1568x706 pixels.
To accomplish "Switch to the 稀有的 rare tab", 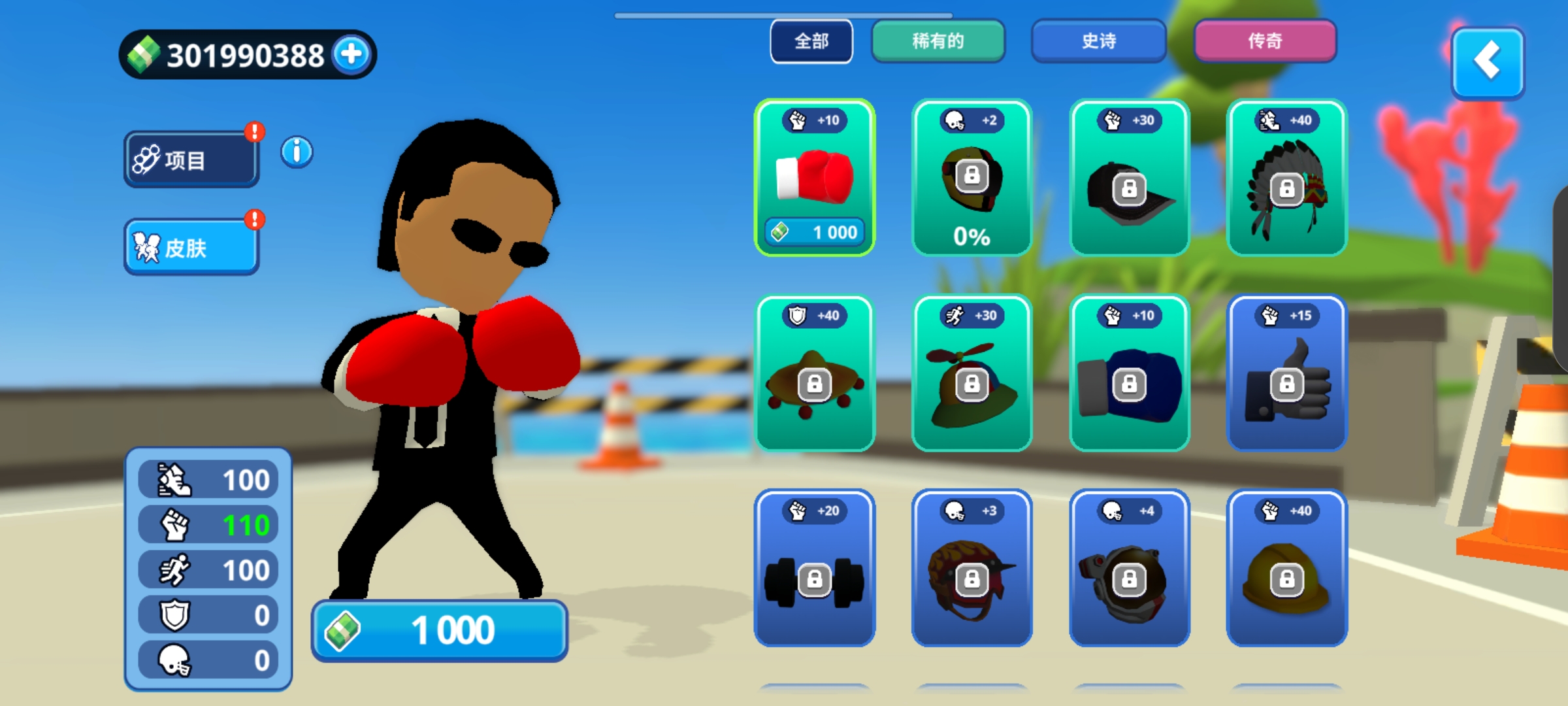I will (938, 41).
